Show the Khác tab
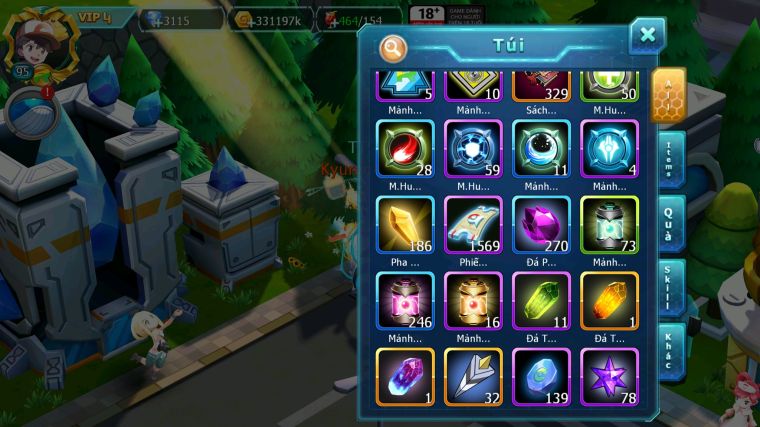760x427 pixels. pyautogui.click(x=670, y=351)
